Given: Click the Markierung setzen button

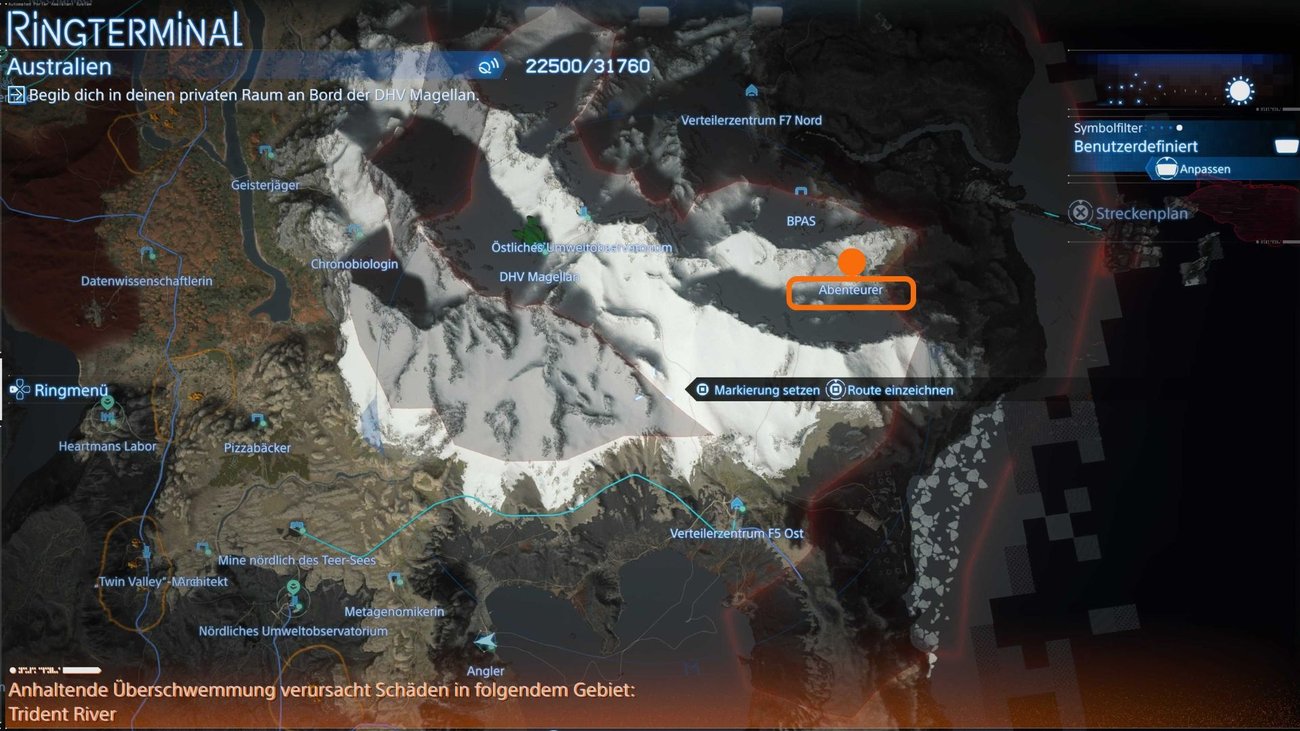Looking at the screenshot, I should coord(763,389).
